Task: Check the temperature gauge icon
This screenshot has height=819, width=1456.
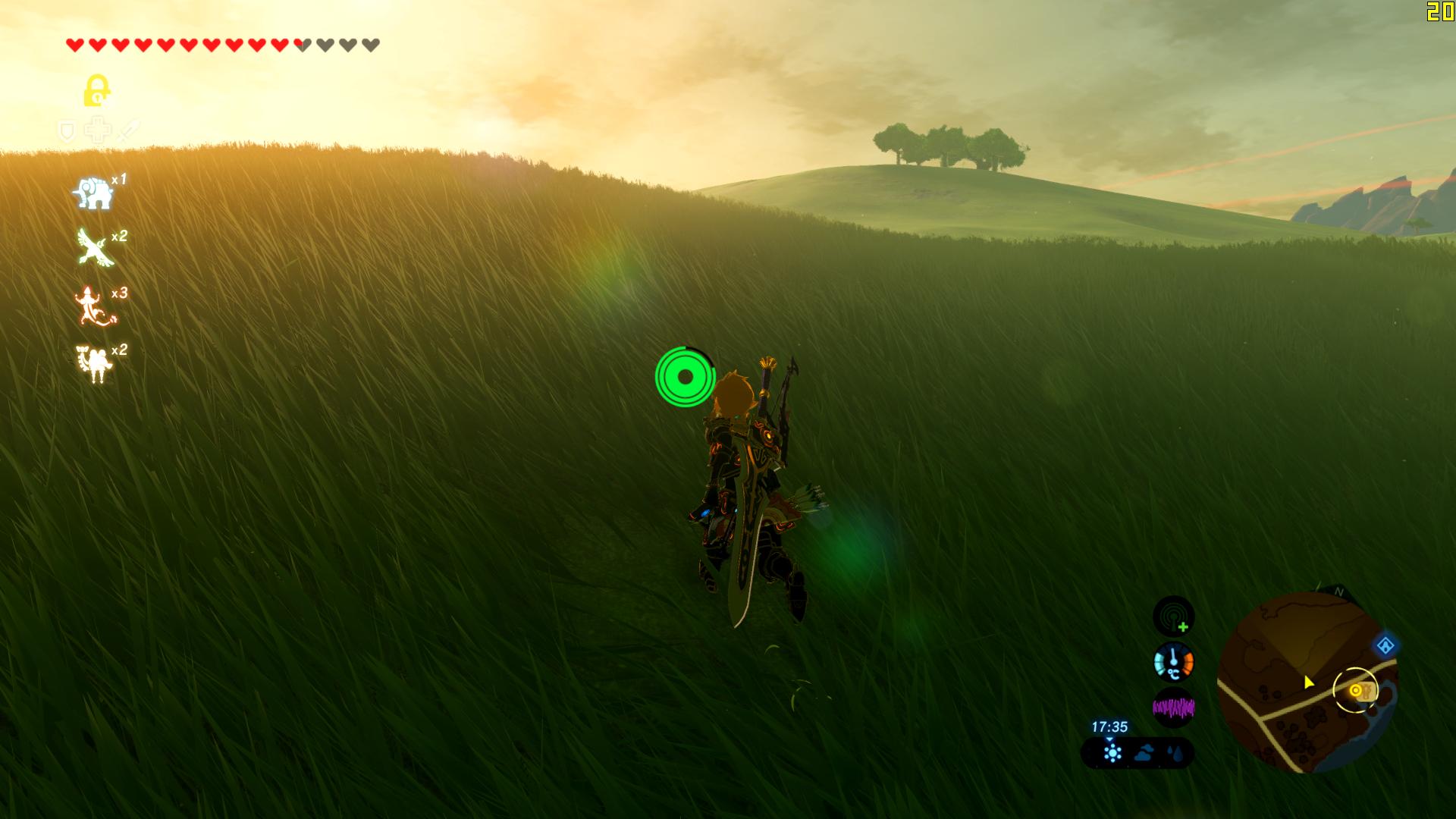Action: click(1173, 662)
